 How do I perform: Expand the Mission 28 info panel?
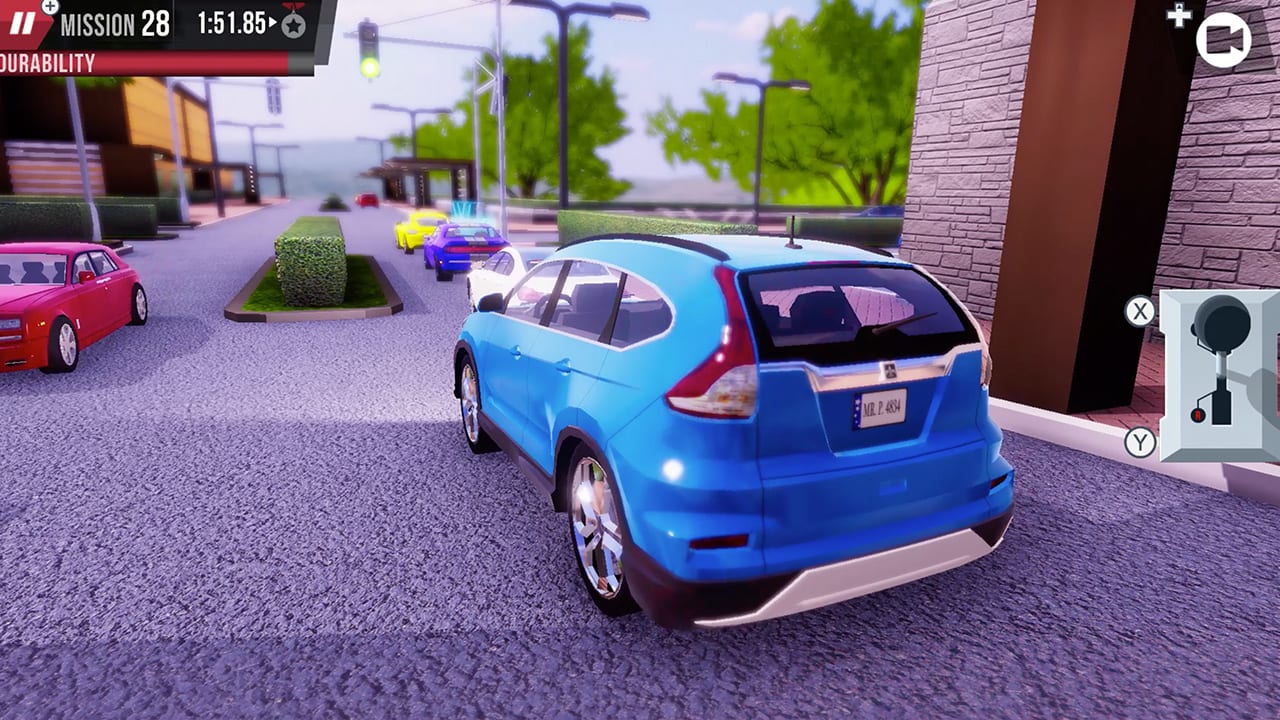49,9
